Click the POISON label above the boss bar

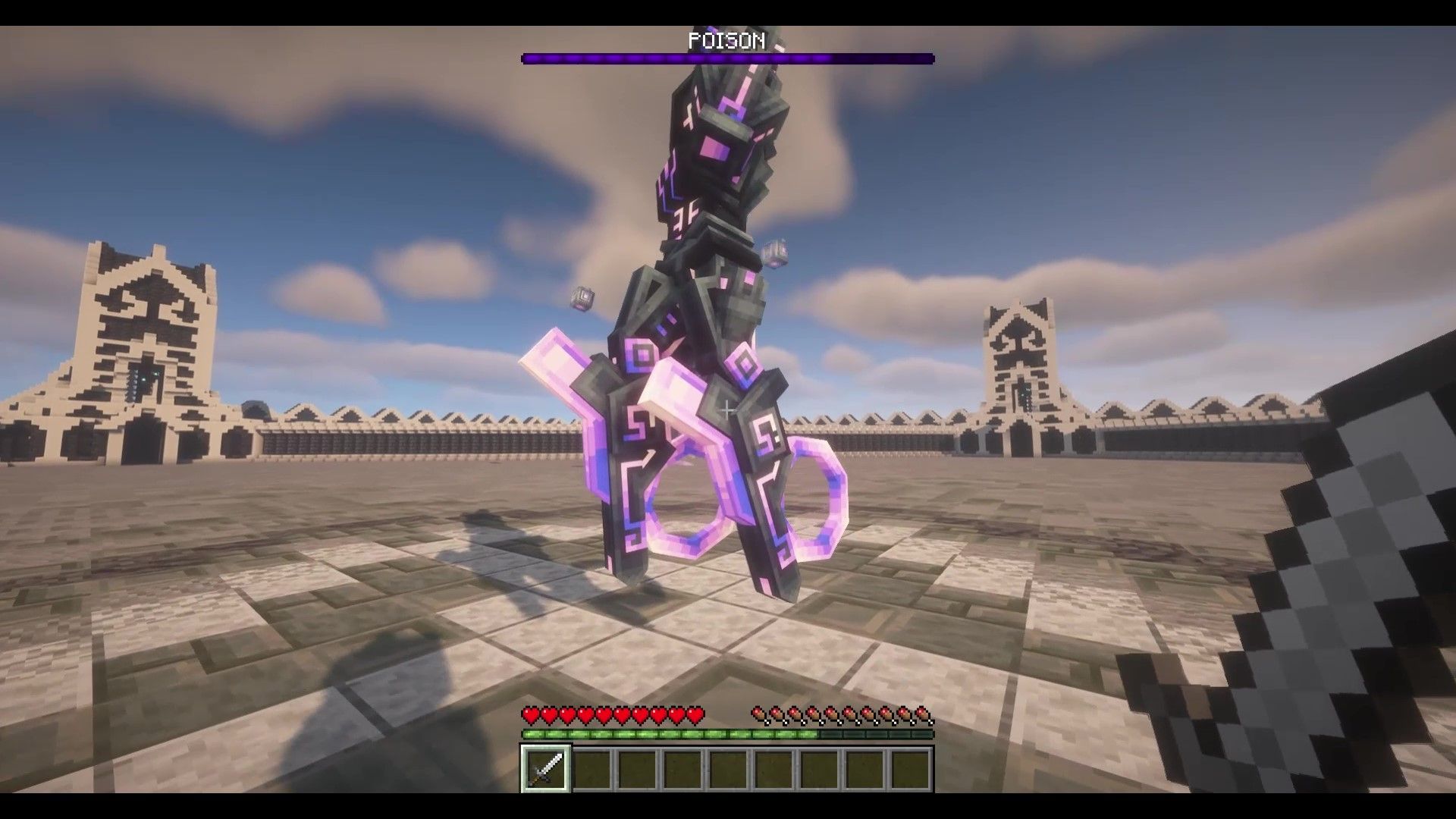click(726, 42)
